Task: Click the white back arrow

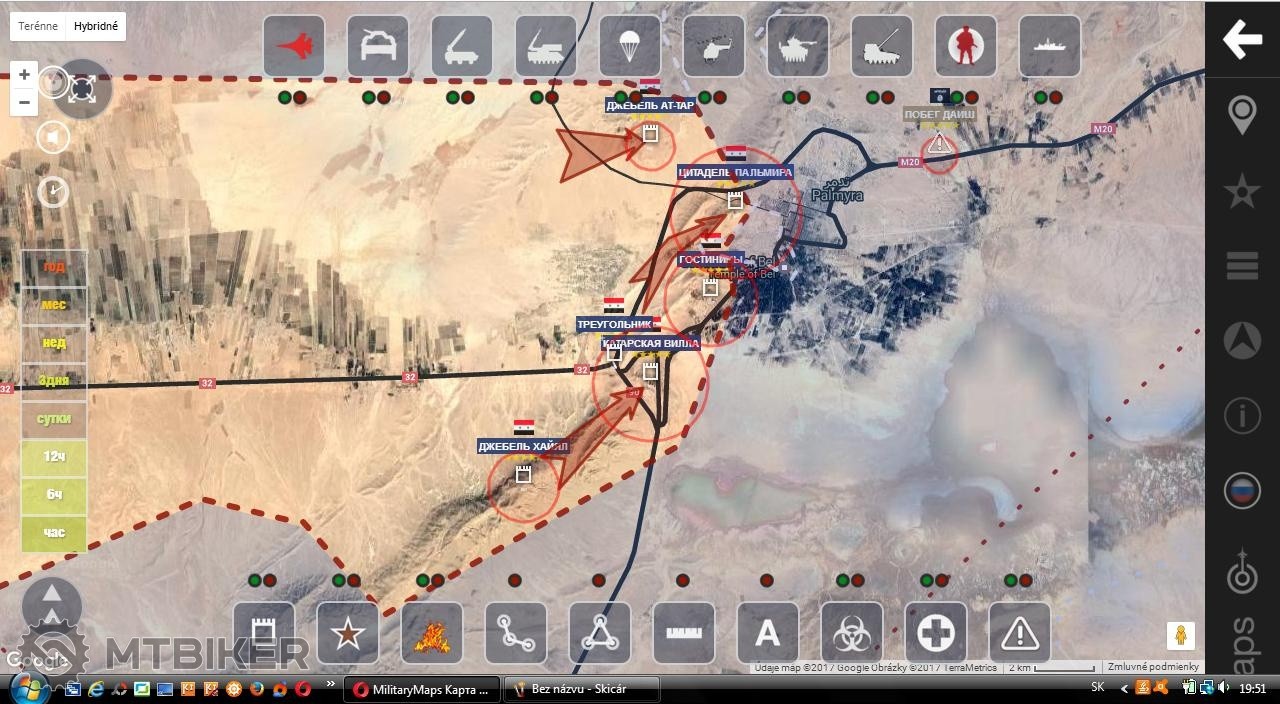Action: [x=1242, y=40]
